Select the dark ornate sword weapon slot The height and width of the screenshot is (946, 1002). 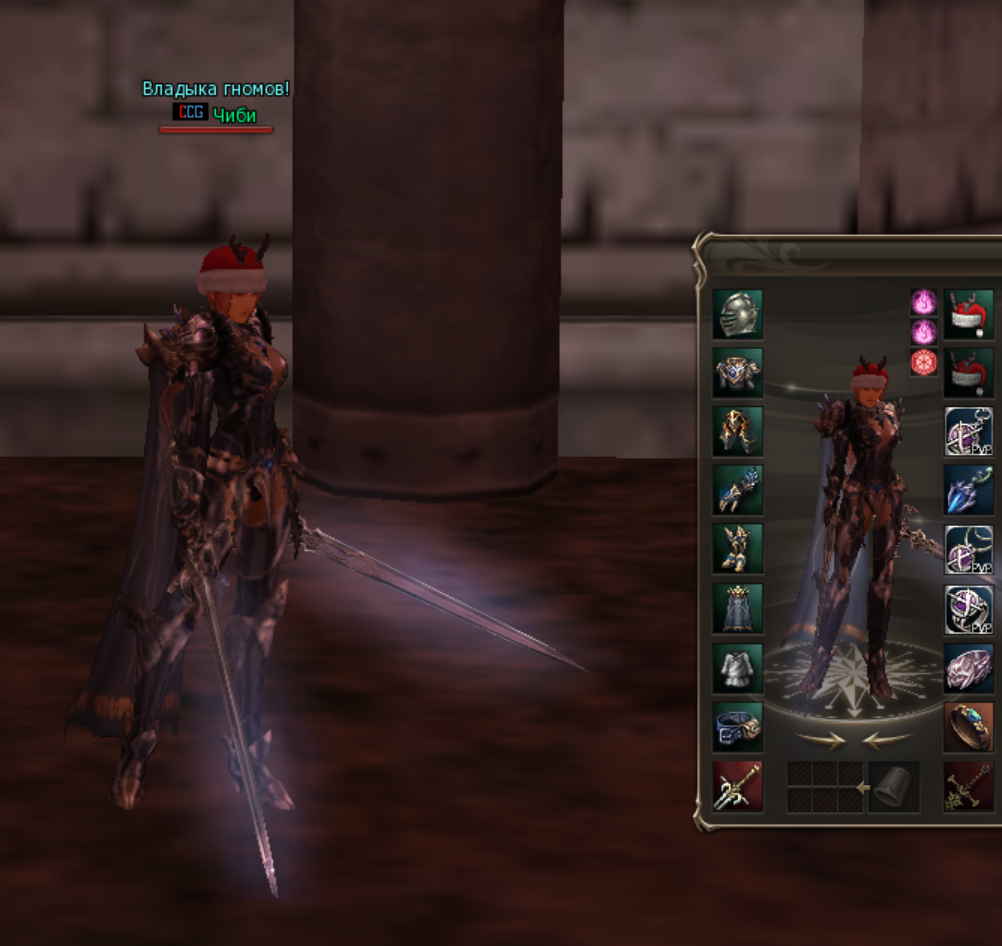(968, 786)
